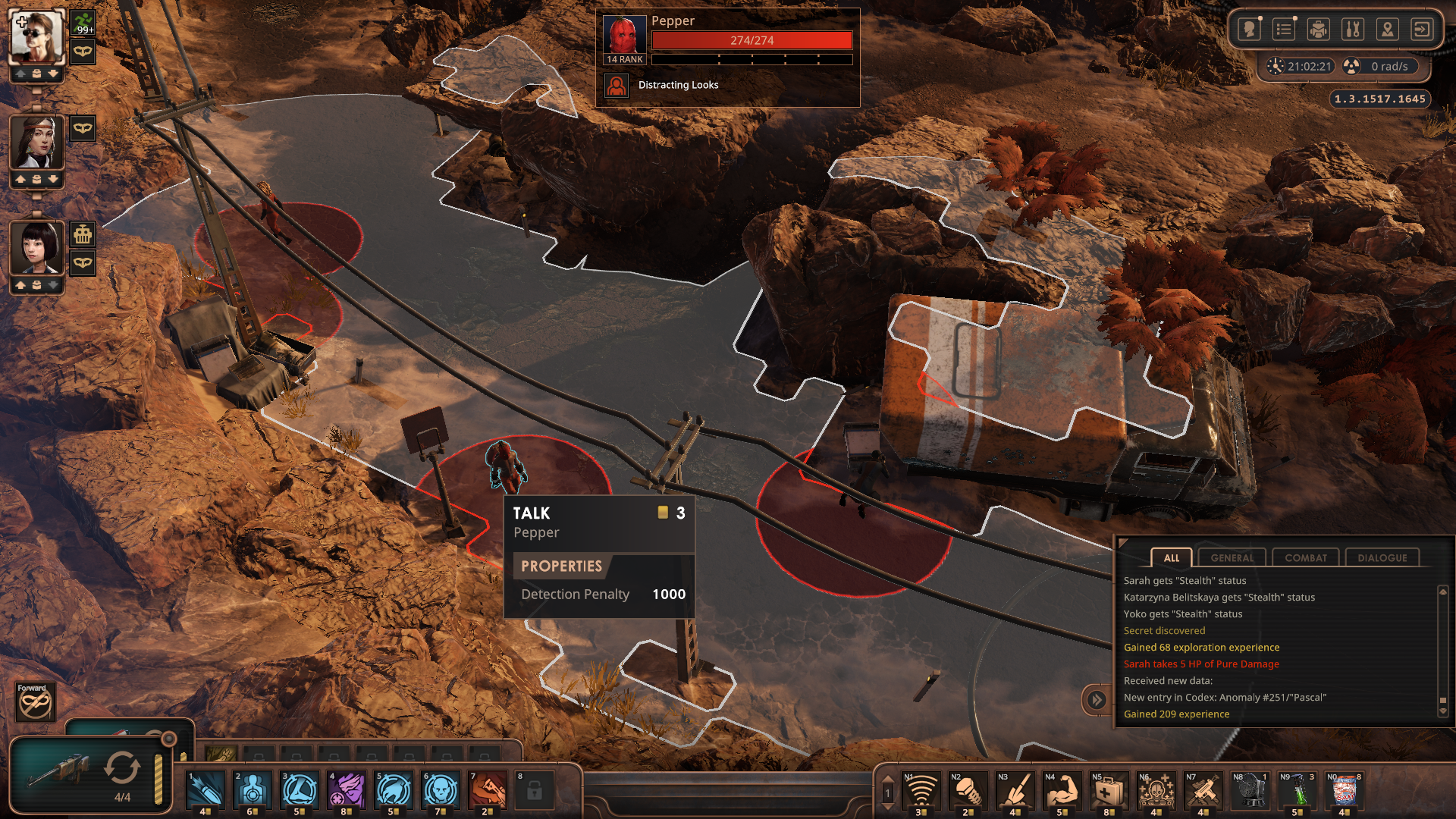The image size is (1456, 819).
Task: Reload the equipped rifle
Action: click(121, 767)
